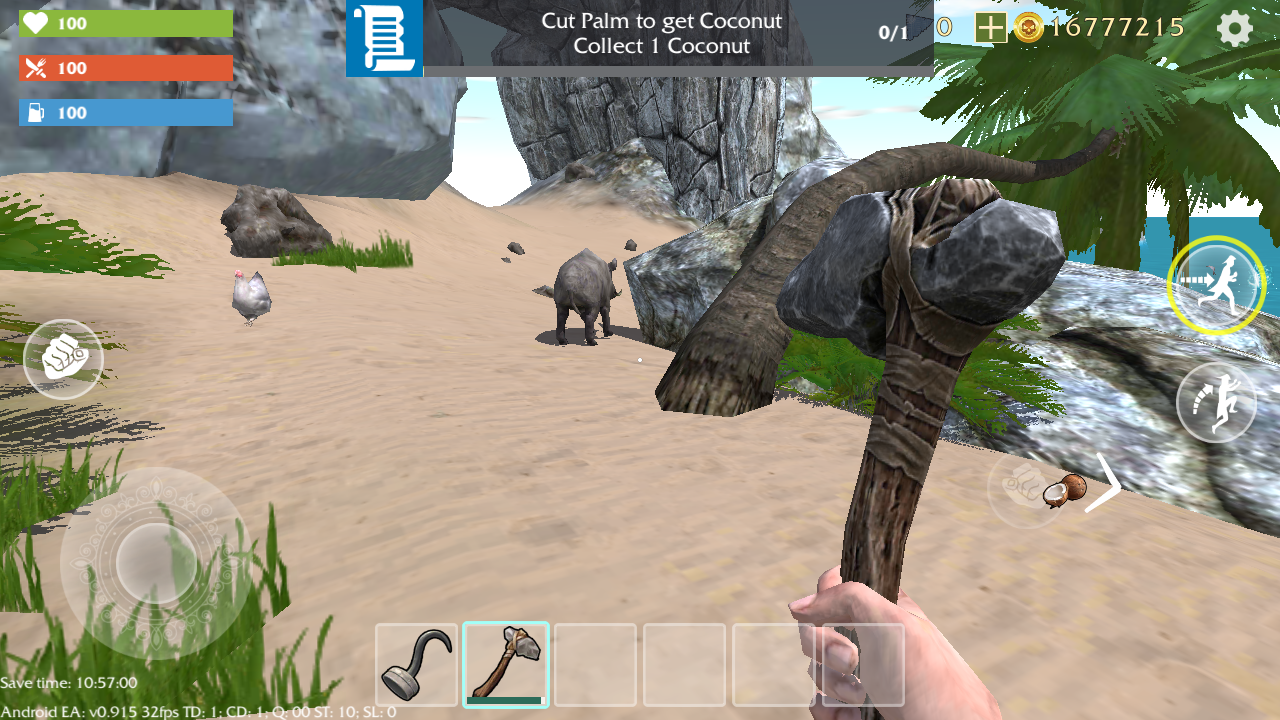Select the hook item in hotbar

417,665
